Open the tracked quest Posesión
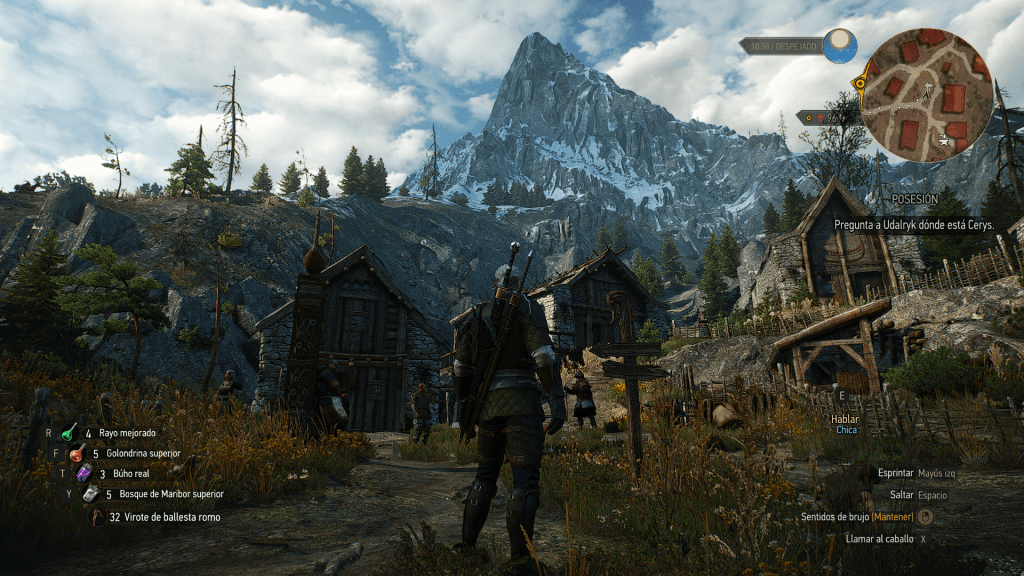 click(915, 200)
